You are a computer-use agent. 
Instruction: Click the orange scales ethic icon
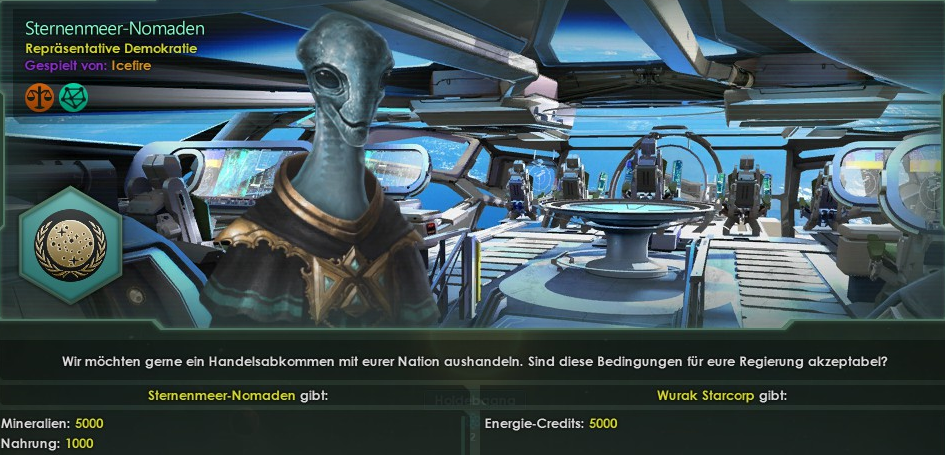pos(39,97)
